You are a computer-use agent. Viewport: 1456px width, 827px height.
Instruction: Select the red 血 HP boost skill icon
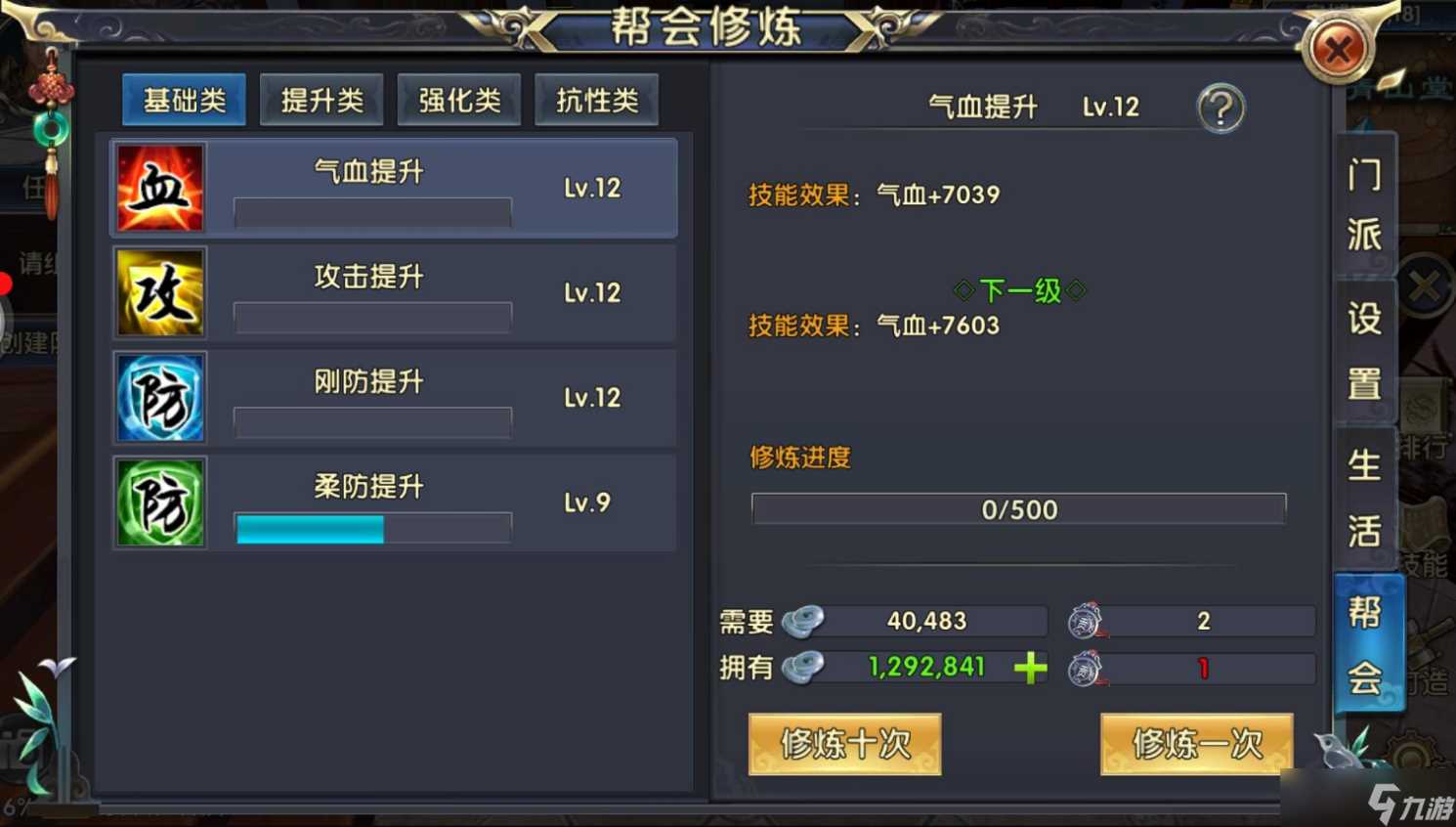click(x=159, y=187)
